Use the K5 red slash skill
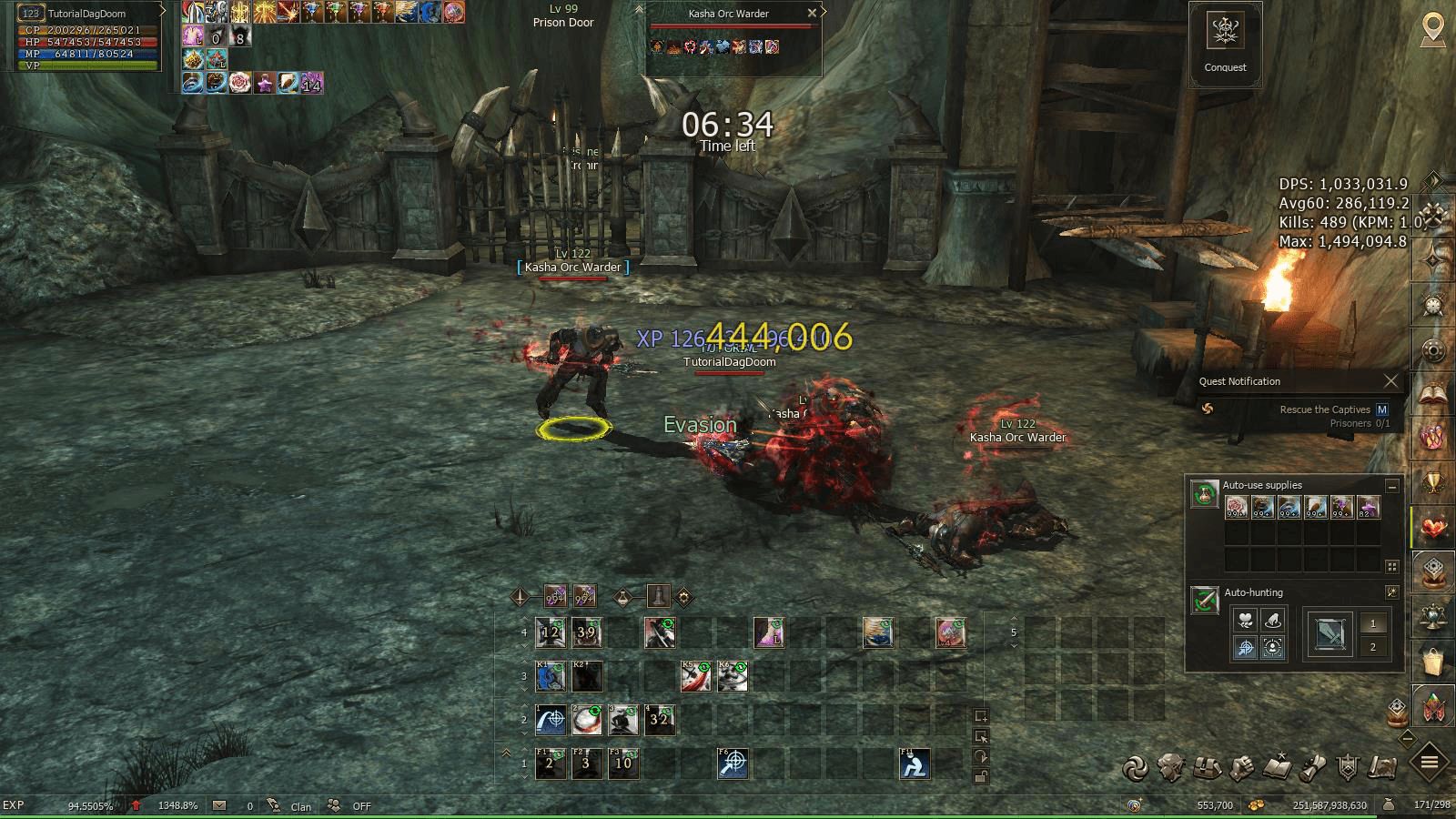Image resolution: width=1456 pixels, height=819 pixels. click(x=696, y=676)
